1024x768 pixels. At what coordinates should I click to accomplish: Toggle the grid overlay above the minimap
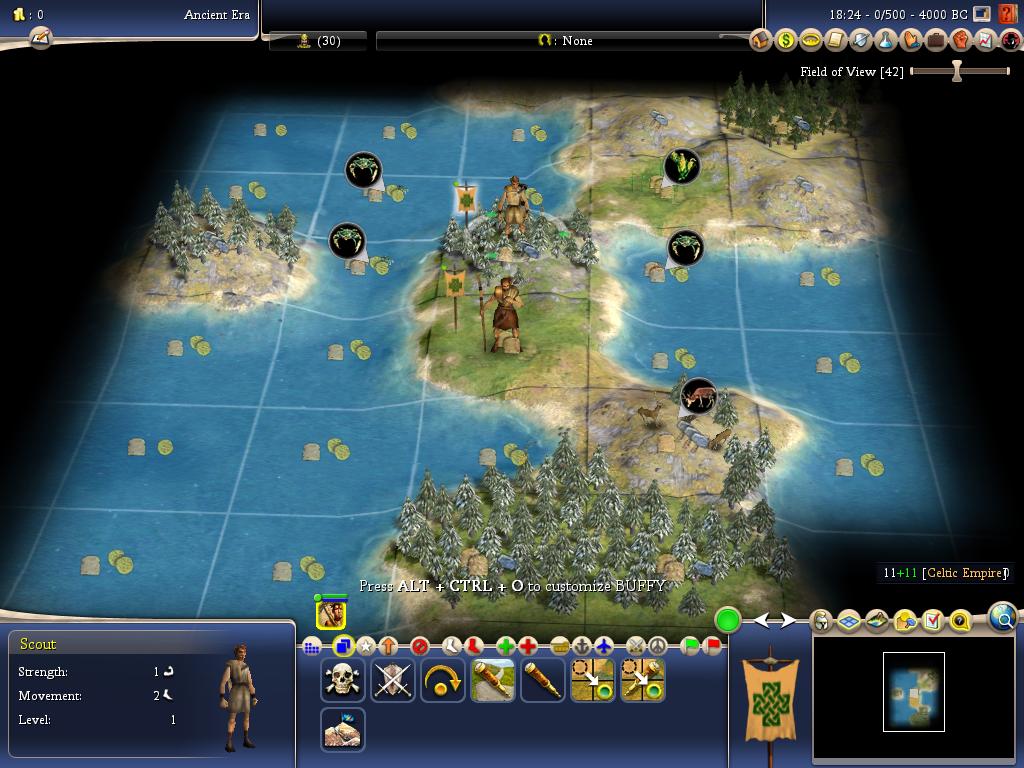[x=848, y=621]
